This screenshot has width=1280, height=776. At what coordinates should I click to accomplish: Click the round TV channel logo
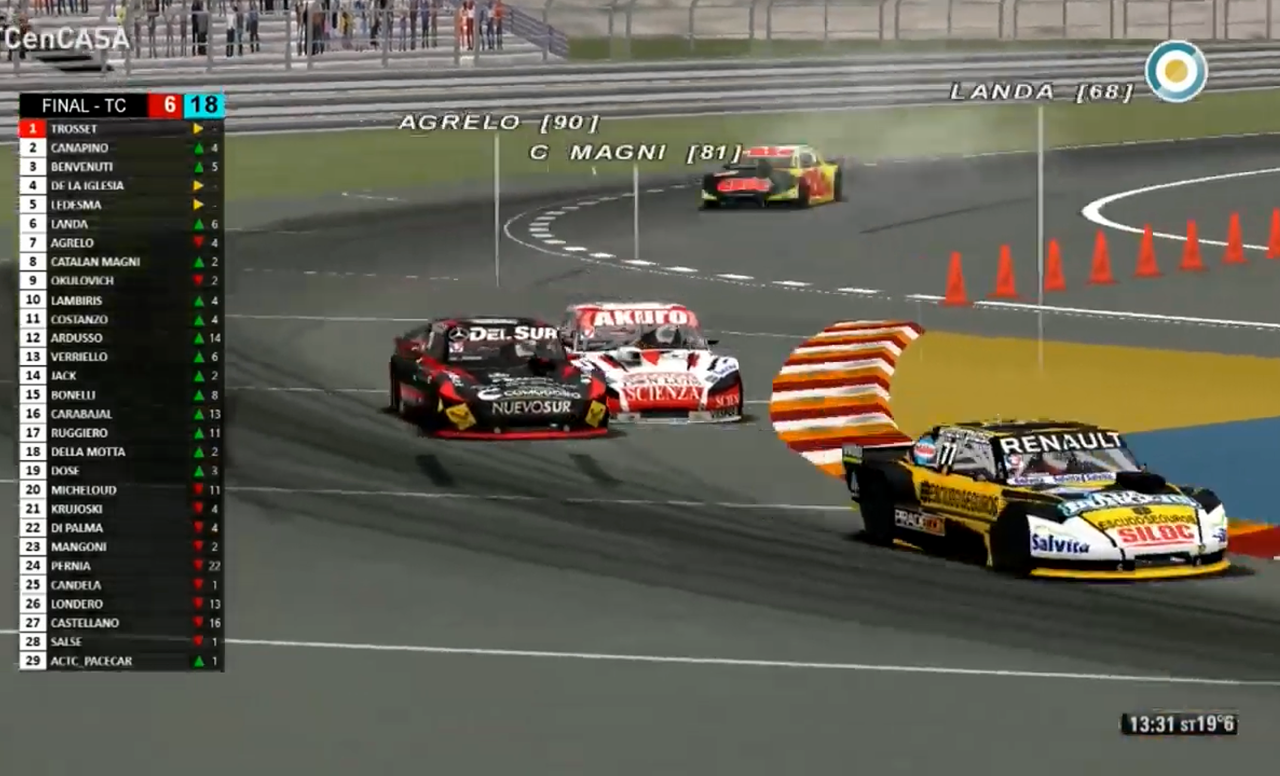coord(1176,71)
